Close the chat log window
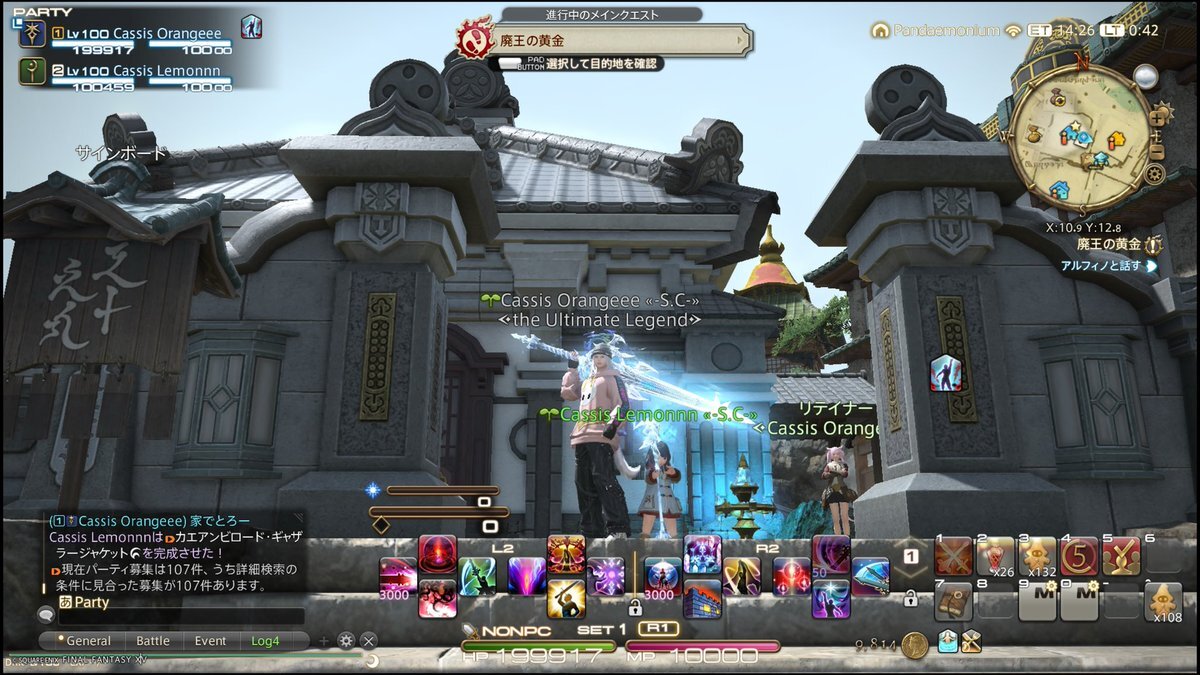This screenshot has height=675, width=1200. point(369,641)
